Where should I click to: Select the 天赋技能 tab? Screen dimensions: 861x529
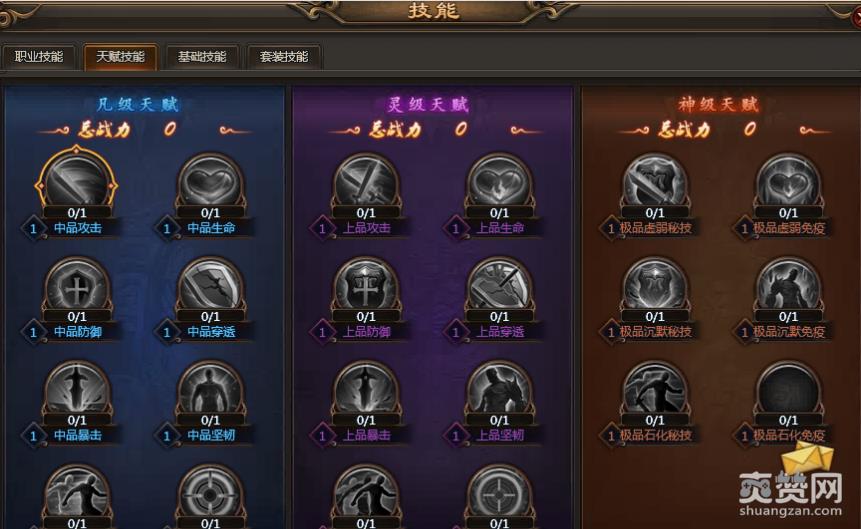pyautogui.click(x=120, y=57)
